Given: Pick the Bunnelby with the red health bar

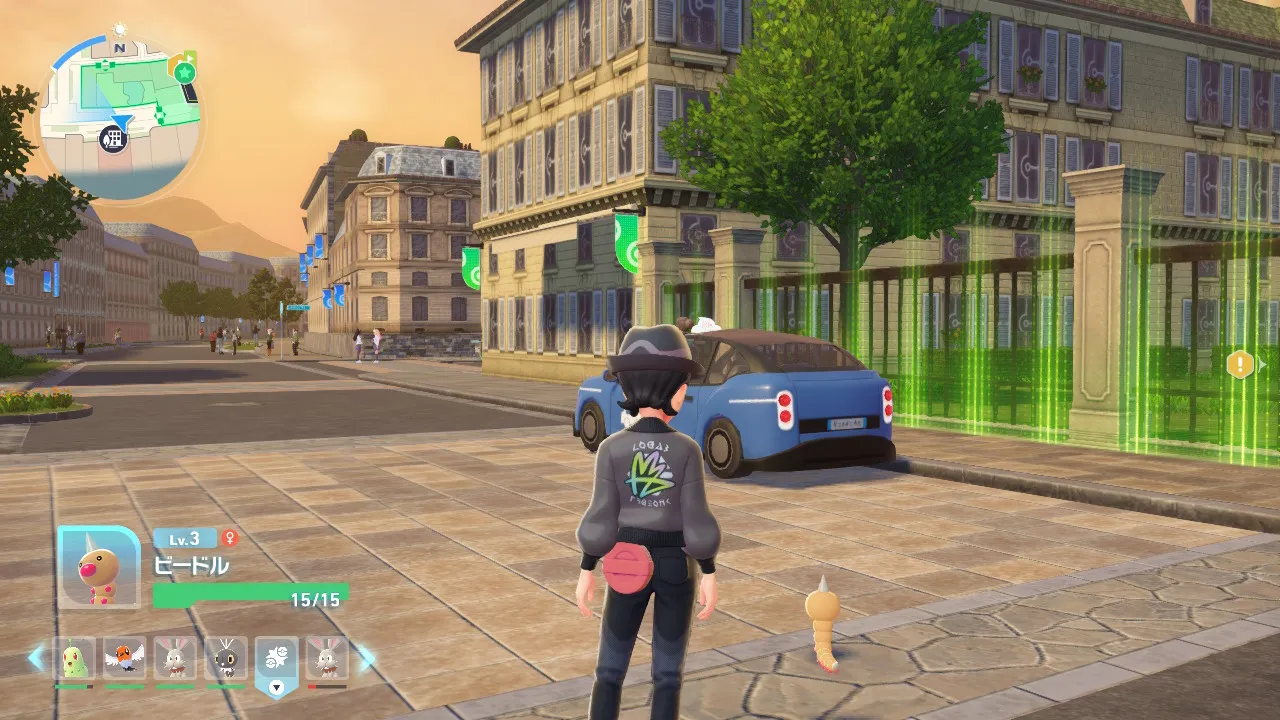Looking at the screenshot, I should 327,658.
